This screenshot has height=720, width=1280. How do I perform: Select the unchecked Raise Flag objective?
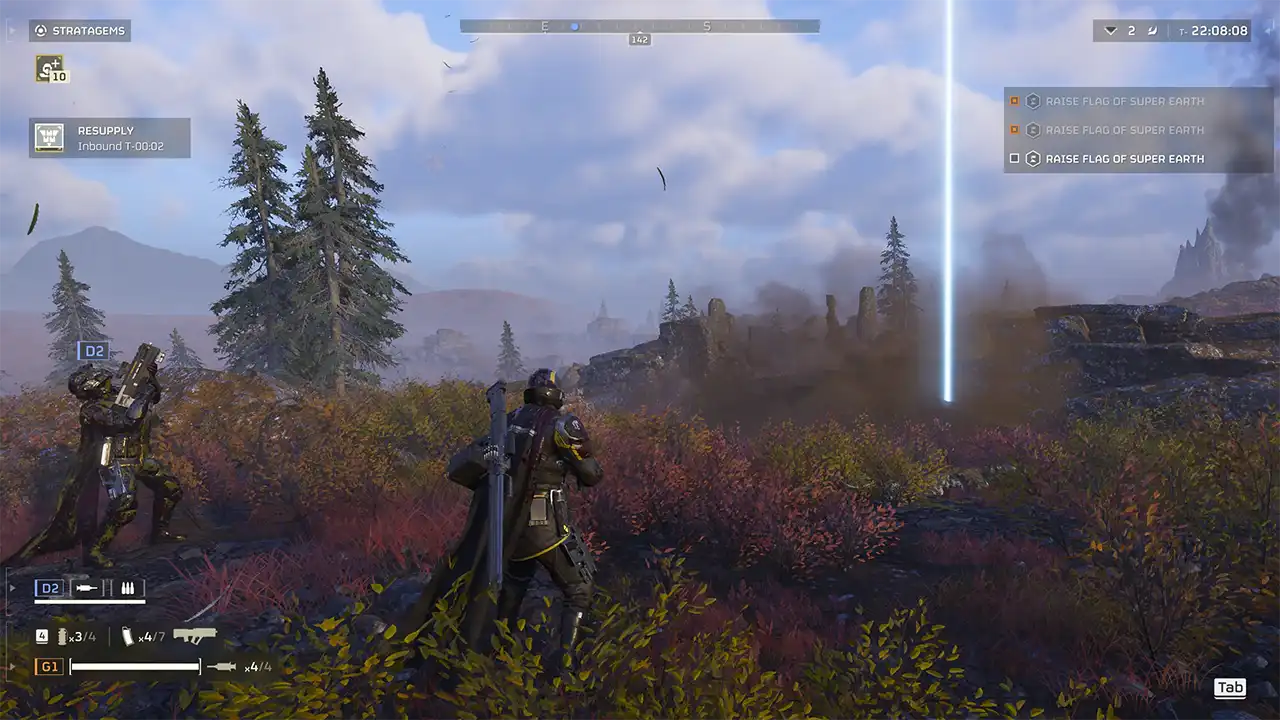pyautogui.click(x=1124, y=159)
